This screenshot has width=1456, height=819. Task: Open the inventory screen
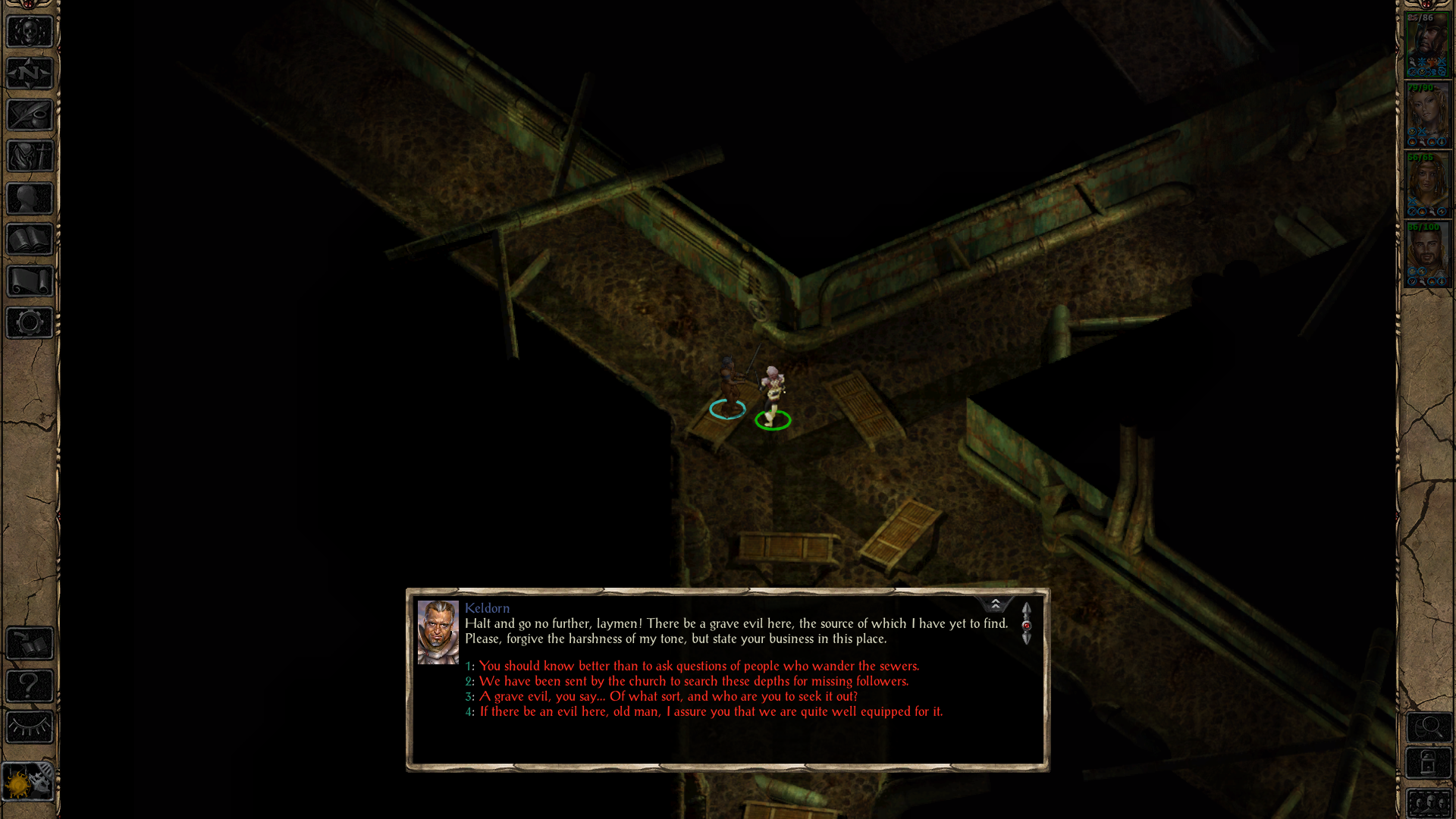(x=29, y=156)
